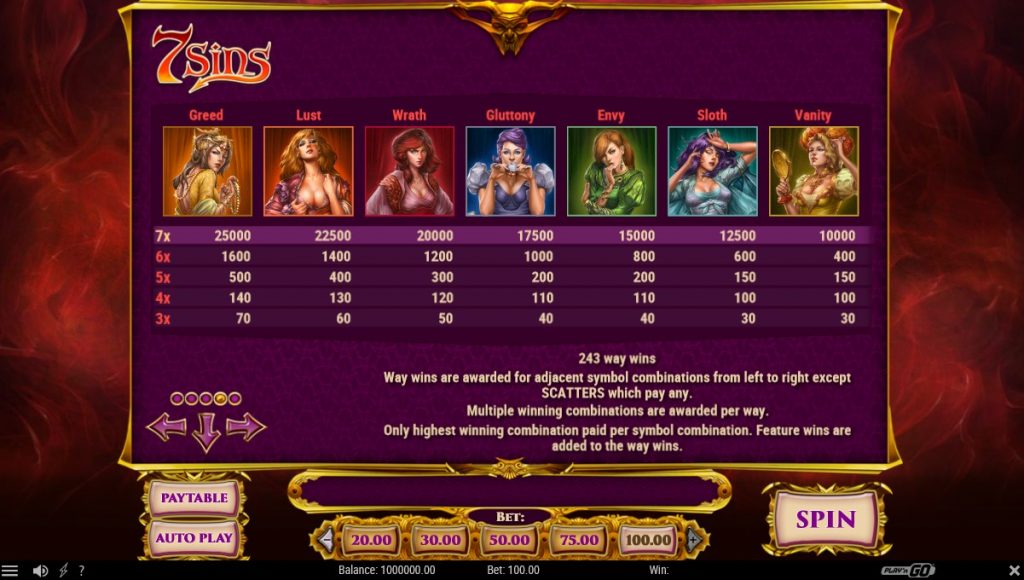1024x580 pixels.
Task: Toggle the sound speaker icon
Action: pos(40,571)
